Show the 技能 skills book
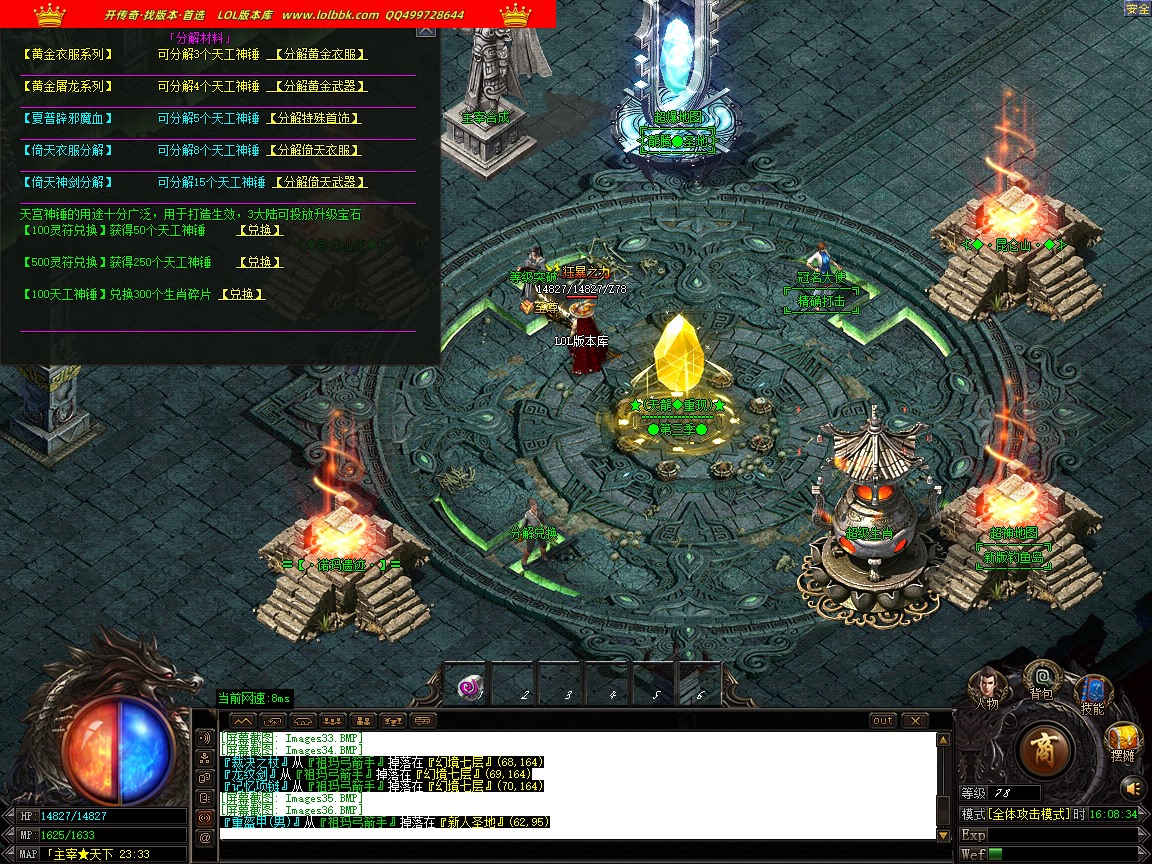The image size is (1152, 864). pos(1092,692)
